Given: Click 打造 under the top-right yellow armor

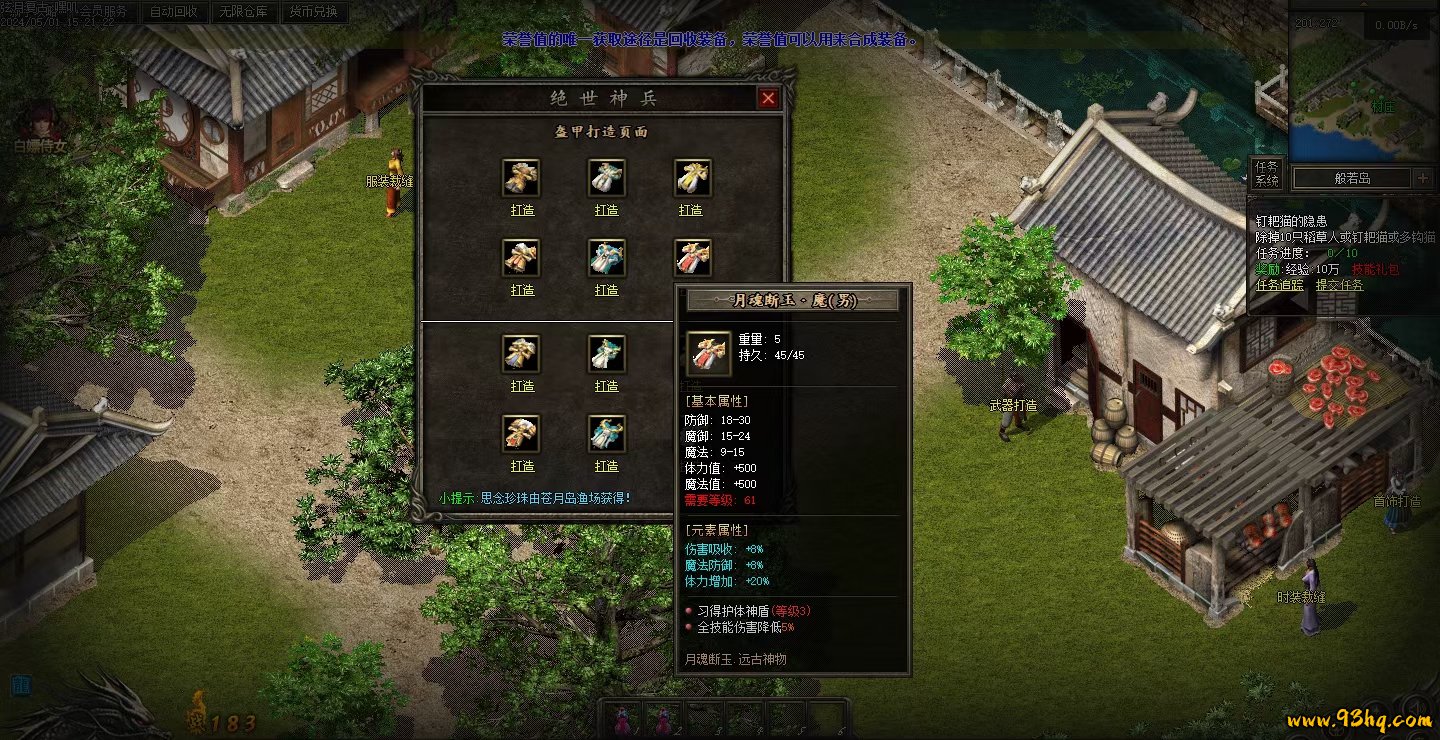Looking at the screenshot, I should coord(691,210).
